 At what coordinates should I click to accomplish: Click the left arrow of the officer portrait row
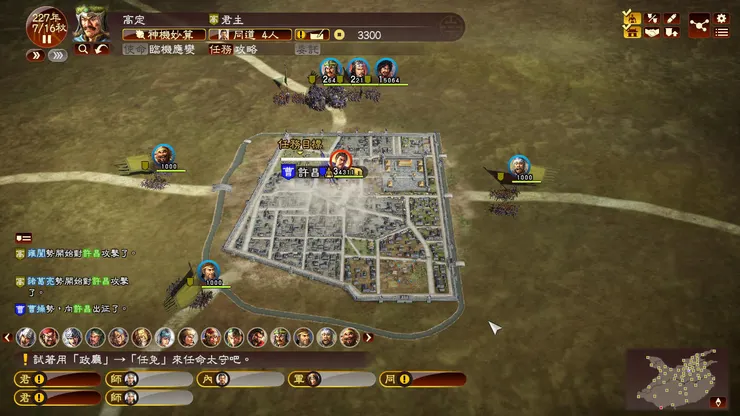point(6,337)
